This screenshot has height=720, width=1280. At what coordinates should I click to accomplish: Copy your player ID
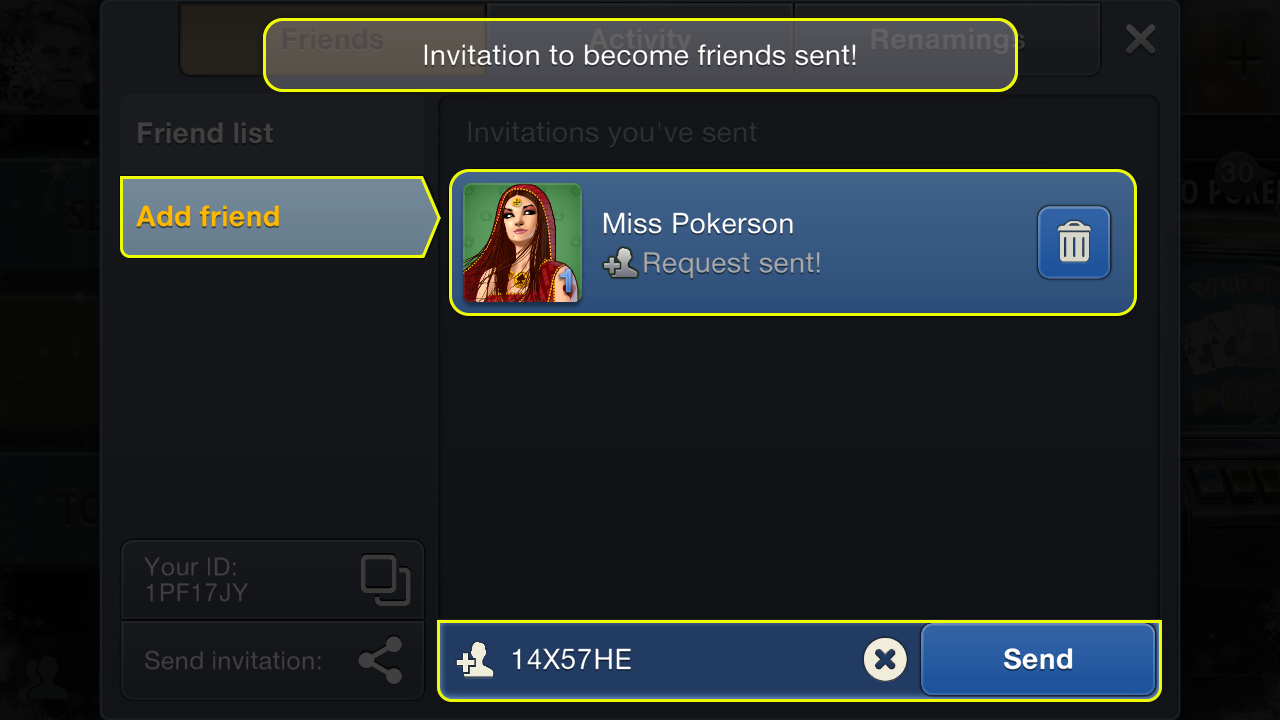(385, 580)
